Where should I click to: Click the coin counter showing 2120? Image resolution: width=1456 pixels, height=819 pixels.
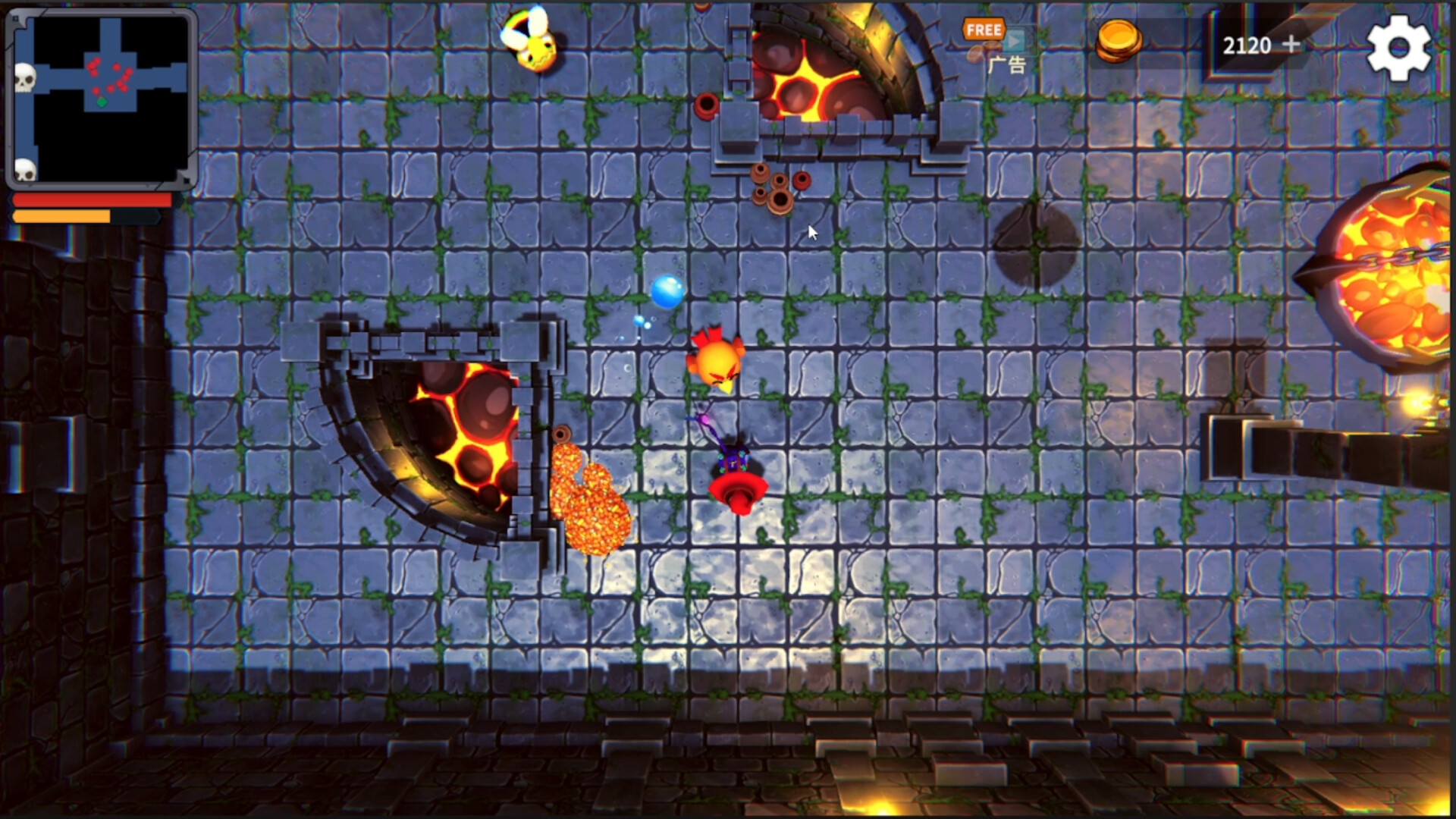tap(1247, 45)
